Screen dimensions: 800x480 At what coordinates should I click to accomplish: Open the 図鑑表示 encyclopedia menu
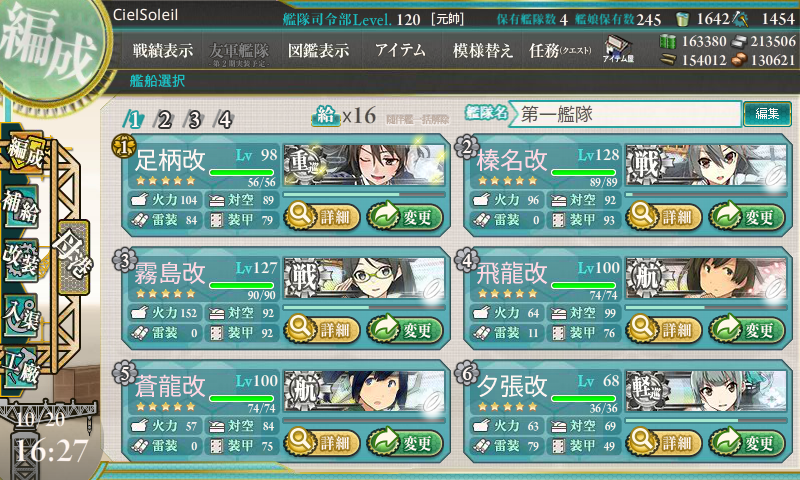point(318,51)
